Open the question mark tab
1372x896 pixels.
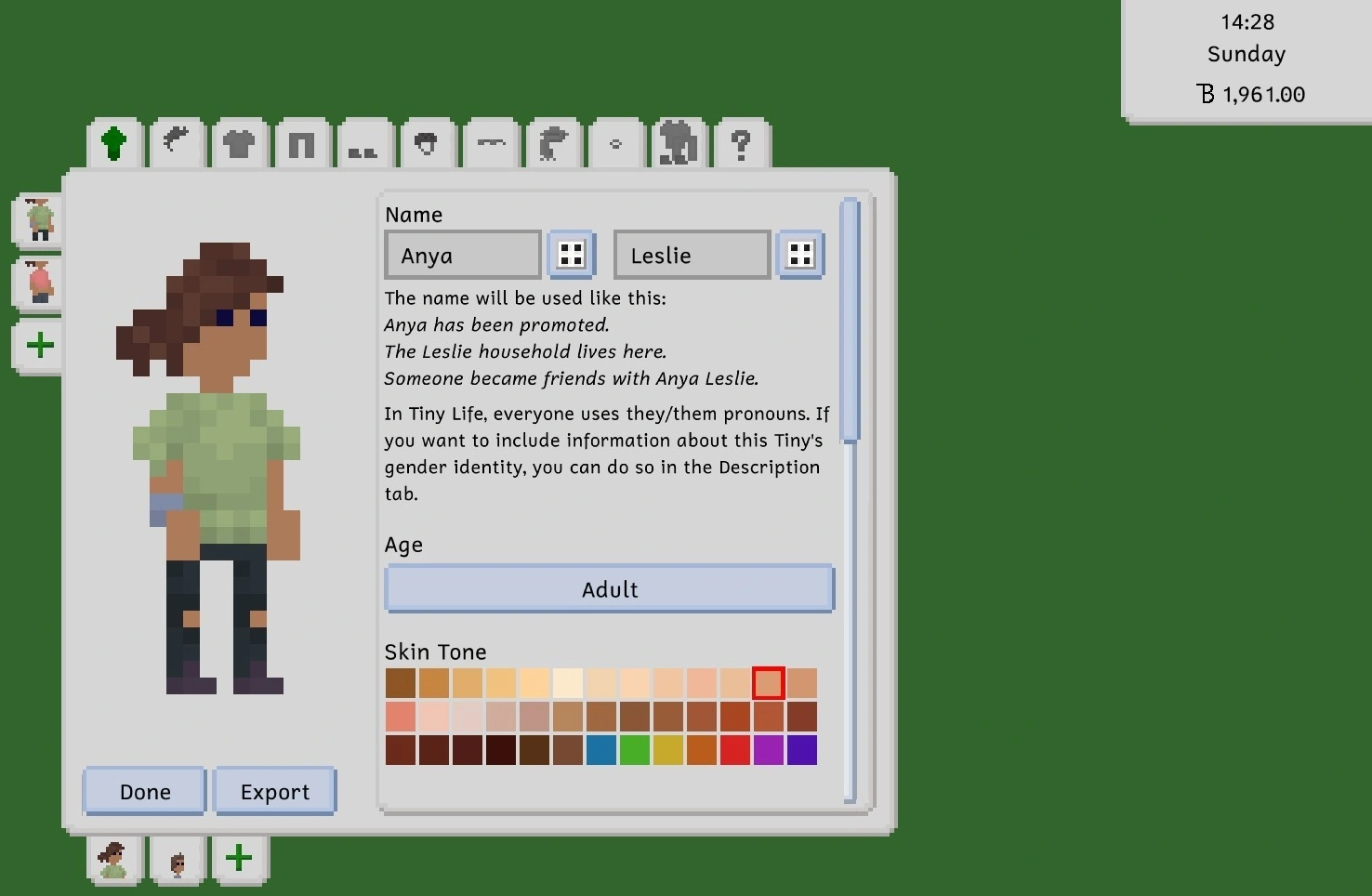click(740, 144)
